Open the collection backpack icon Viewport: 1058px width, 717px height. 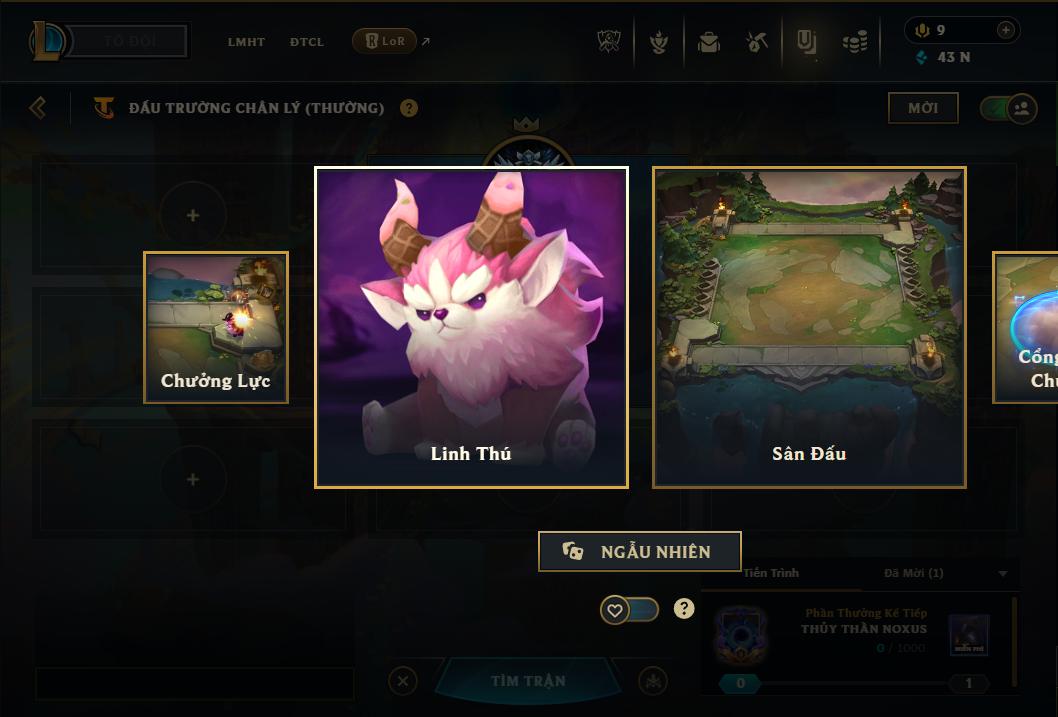pos(709,42)
